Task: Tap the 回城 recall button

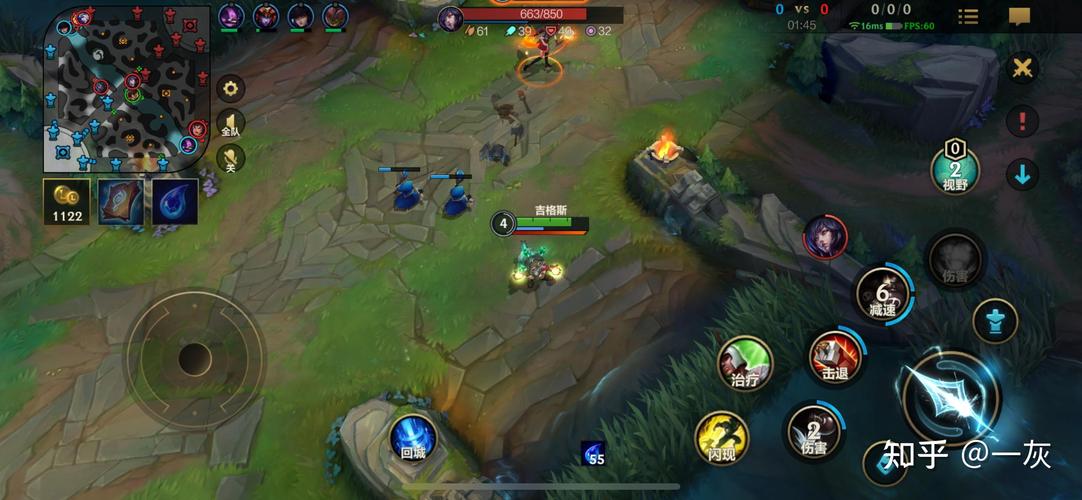Action: tap(412, 438)
